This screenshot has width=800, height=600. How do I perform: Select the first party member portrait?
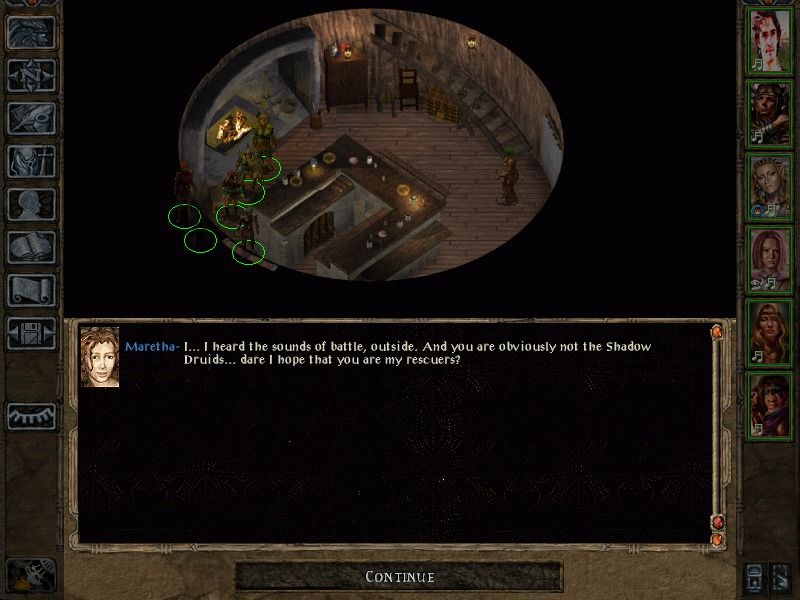pos(771,41)
